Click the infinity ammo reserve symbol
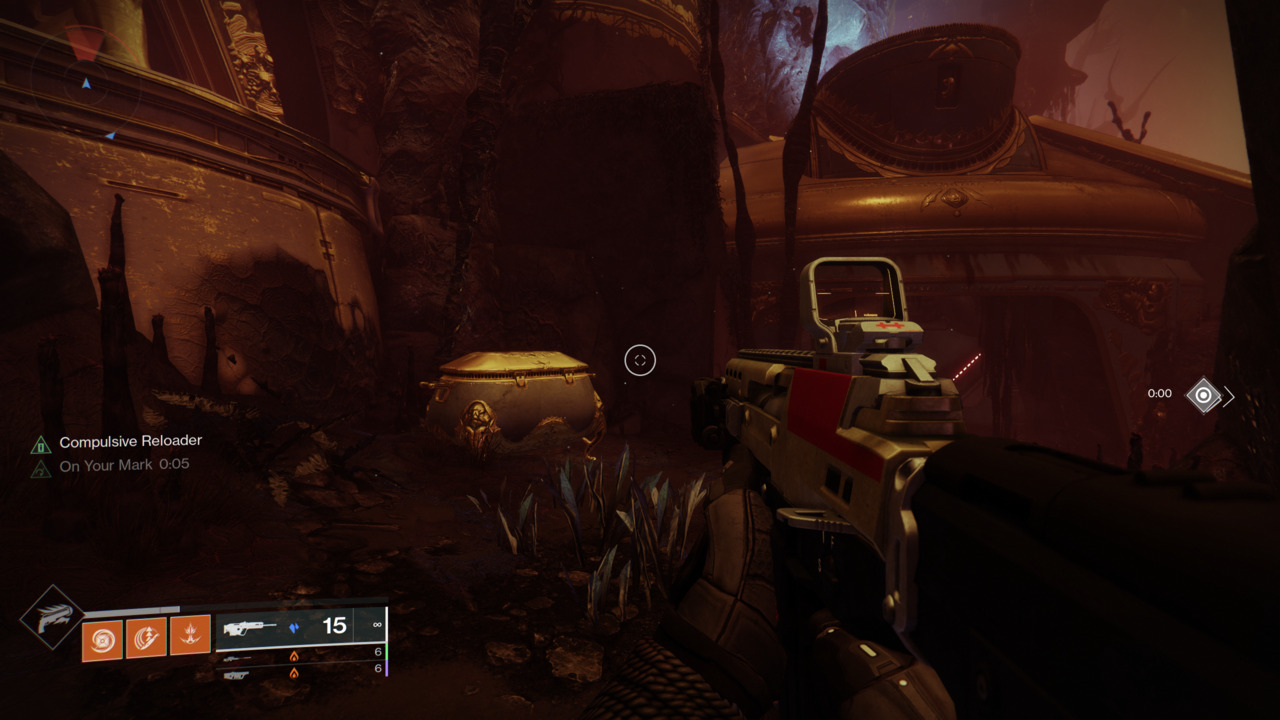Image resolution: width=1280 pixels, height=720 pixels. click(378, 626)
